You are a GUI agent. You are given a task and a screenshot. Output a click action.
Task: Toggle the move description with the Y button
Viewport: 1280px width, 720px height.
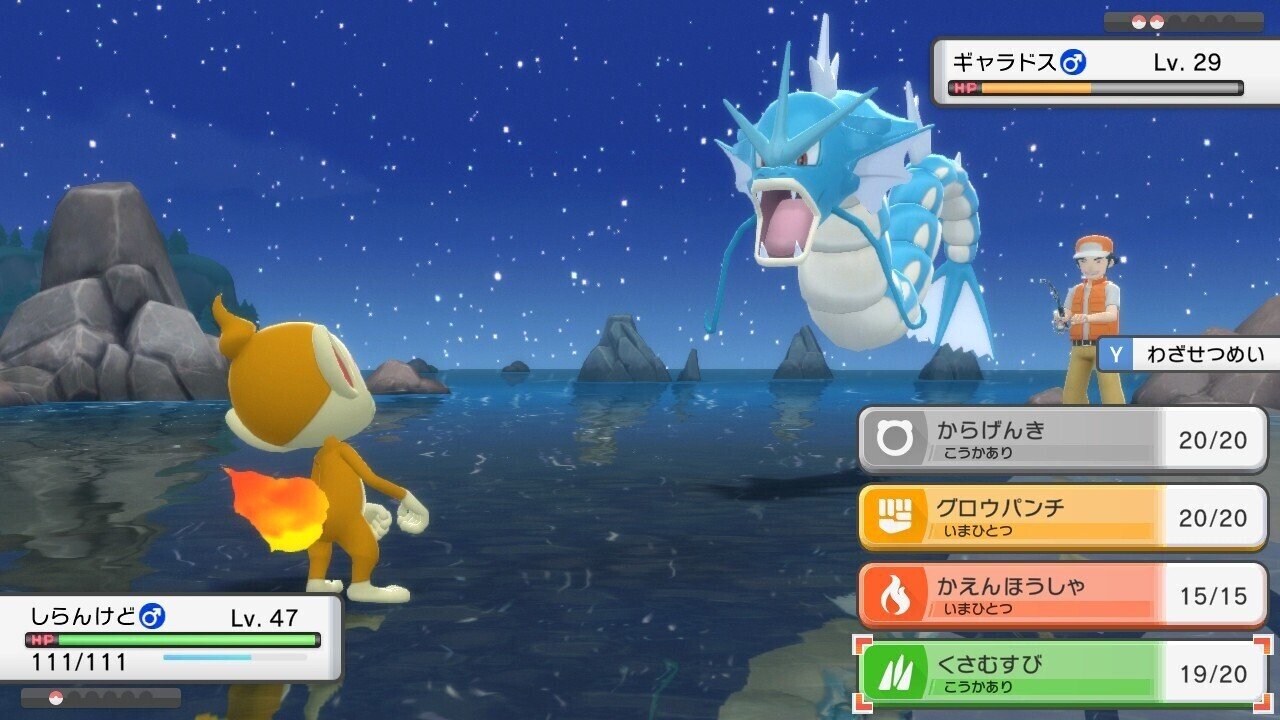[x=1117, y=354]
